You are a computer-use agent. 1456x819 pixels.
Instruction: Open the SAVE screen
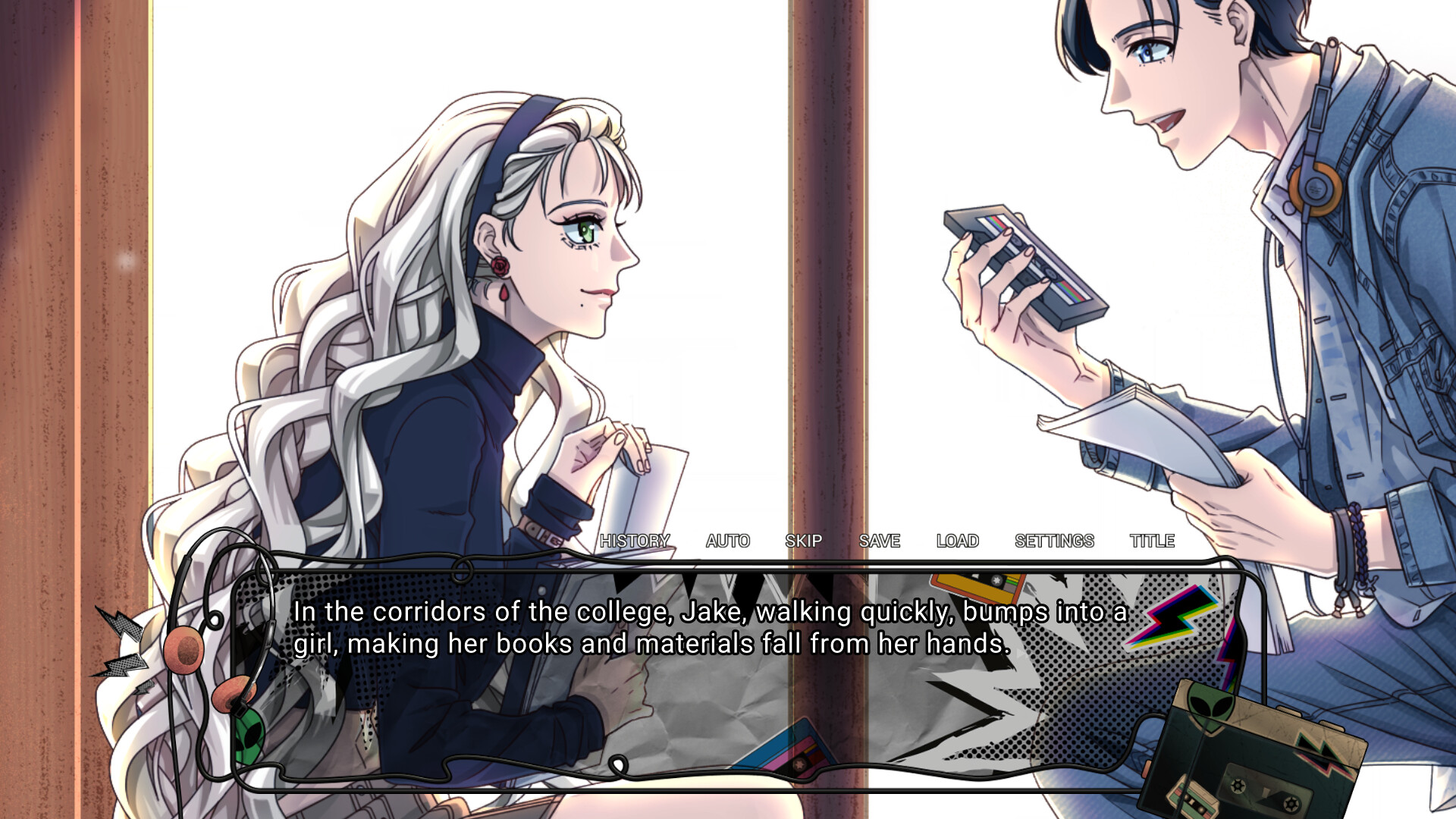[879, 541]
